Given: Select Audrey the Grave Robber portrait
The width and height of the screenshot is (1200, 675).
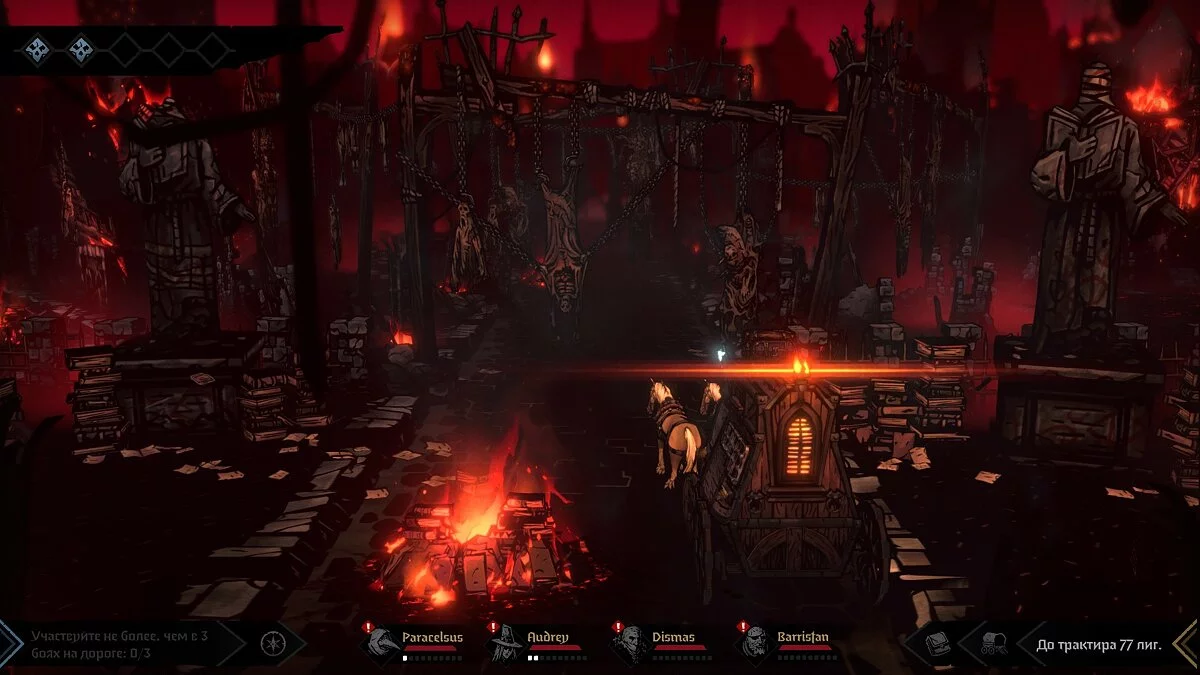Looking at the screenshot, I should click(505, 642).
